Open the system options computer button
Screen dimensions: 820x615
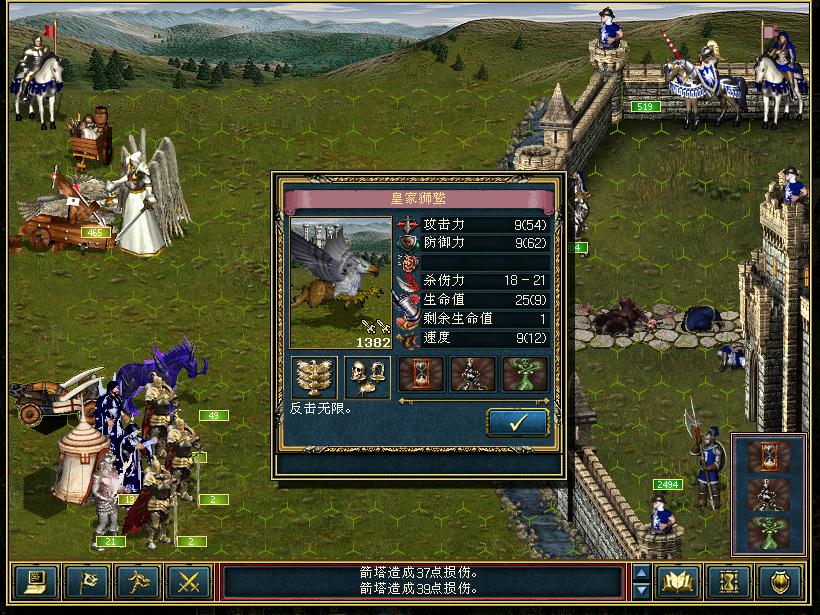click(x=36, y=582)
